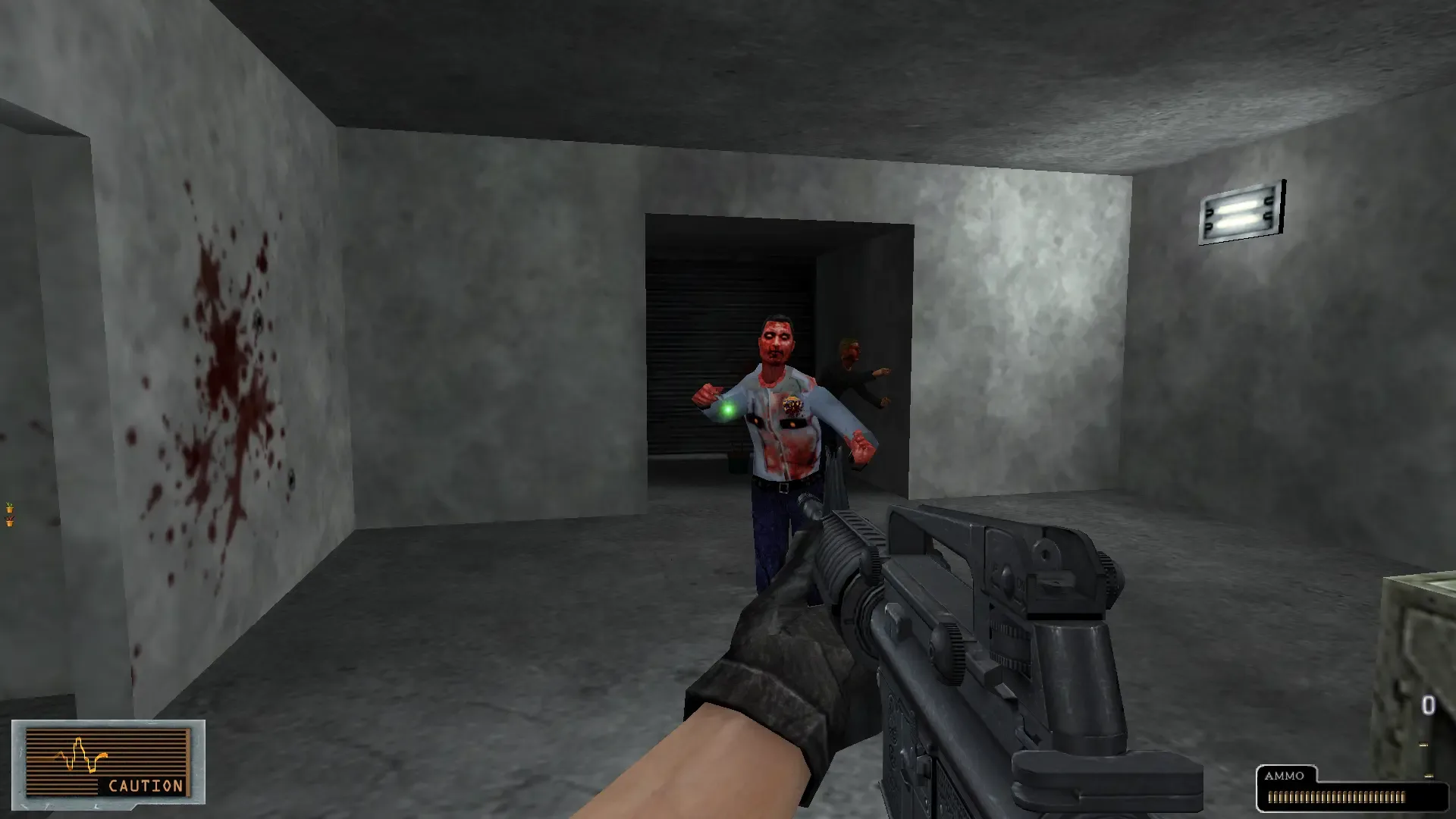This screenshot has width=1456, height=819.
Task: Click the first bullet in the ammo row
Action: [x=1272, y=796]
